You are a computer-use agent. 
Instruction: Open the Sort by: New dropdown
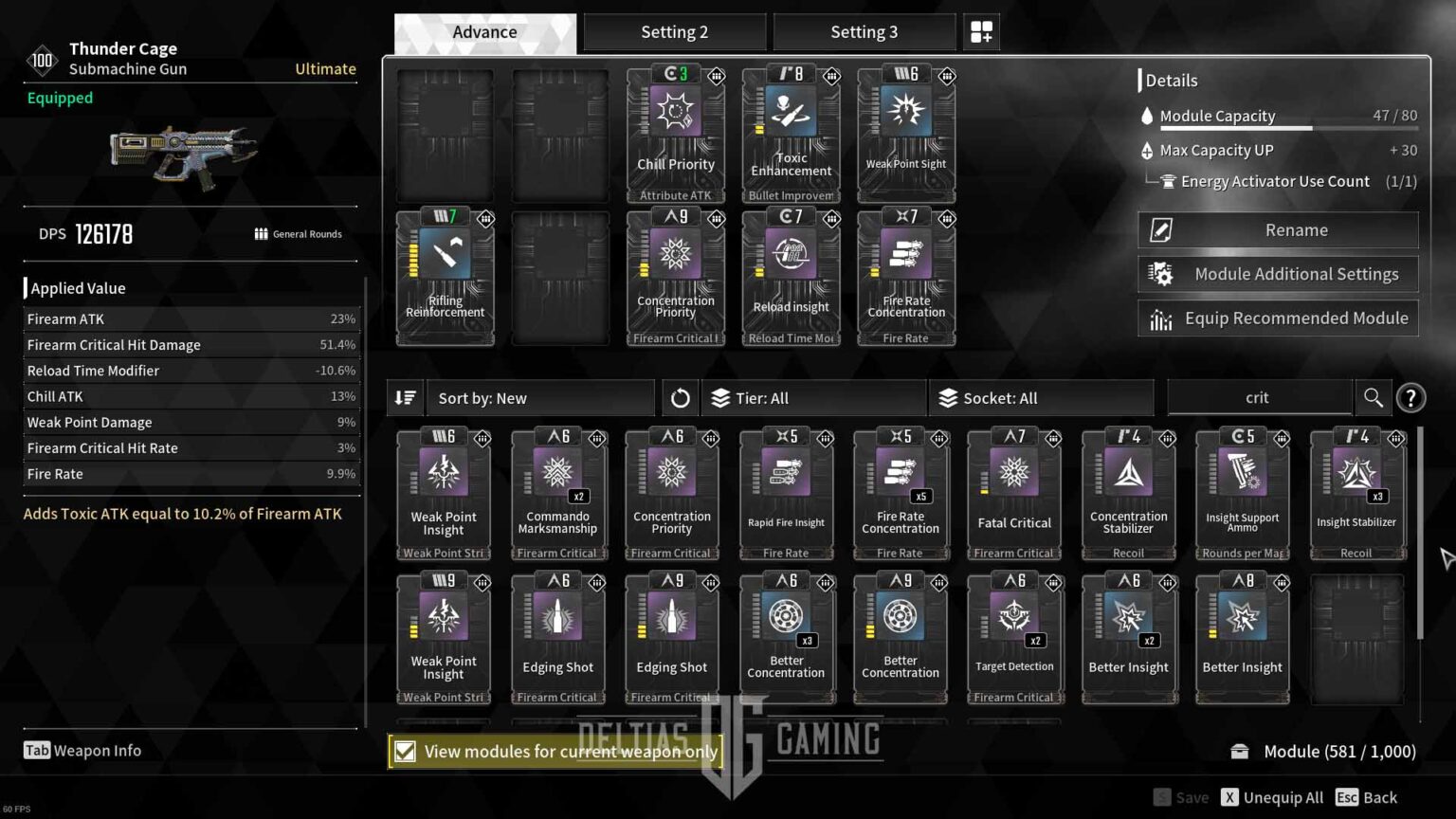pos(539,398)
